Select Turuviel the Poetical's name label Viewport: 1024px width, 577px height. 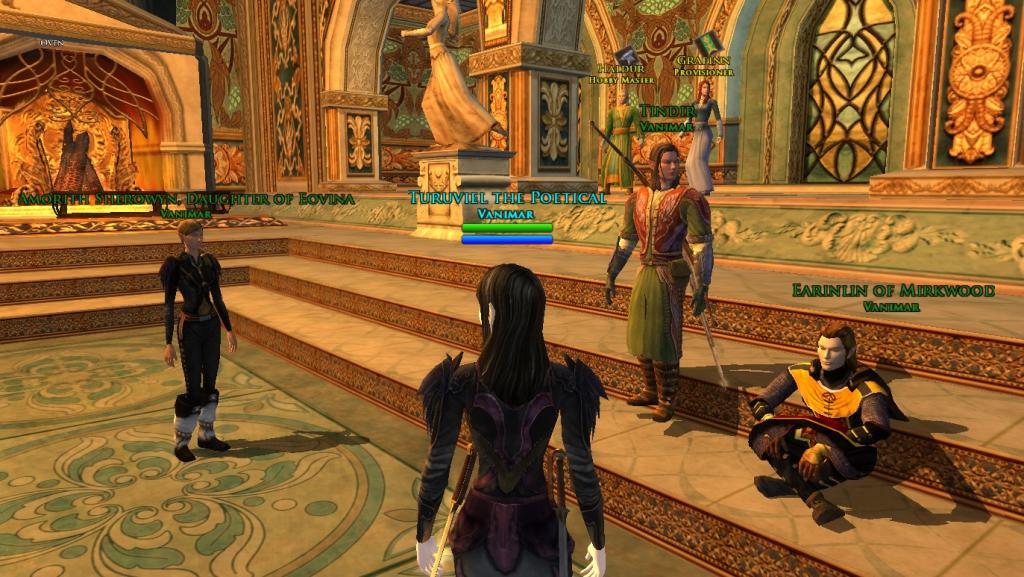507,198
